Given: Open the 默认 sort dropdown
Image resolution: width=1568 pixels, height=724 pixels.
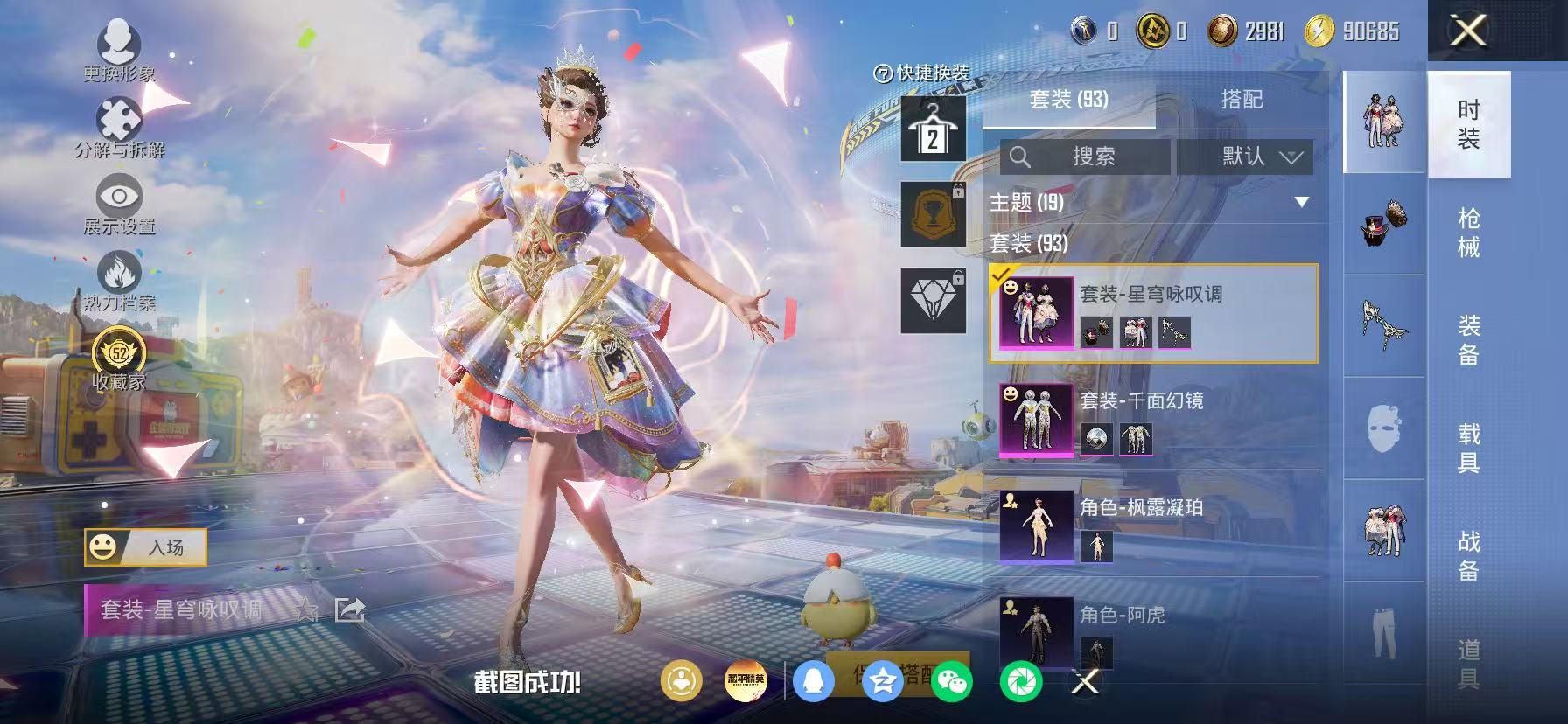Looking at the screenshot, I should point(1244,157).
